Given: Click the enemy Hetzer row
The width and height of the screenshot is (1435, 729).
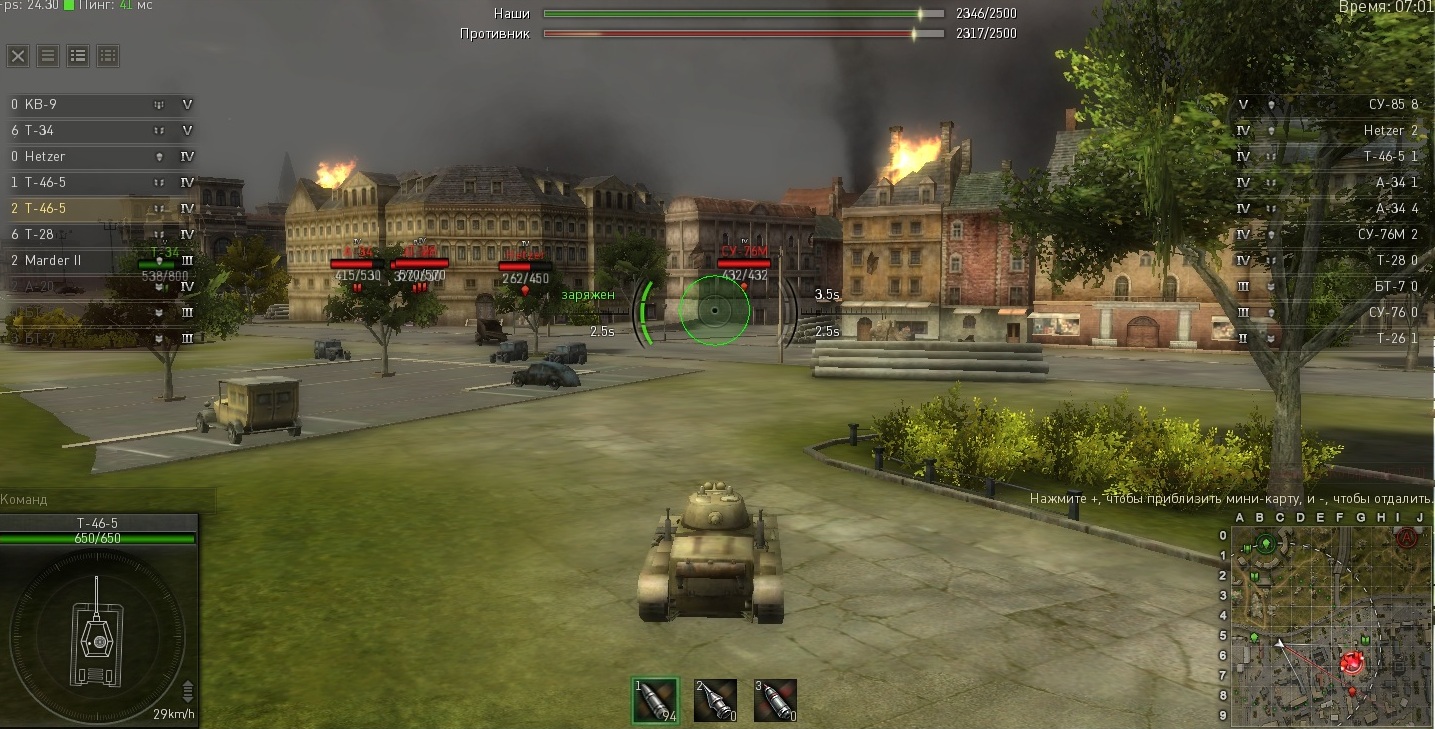Looking at the screenshot, I should [x=1330, y=131].
